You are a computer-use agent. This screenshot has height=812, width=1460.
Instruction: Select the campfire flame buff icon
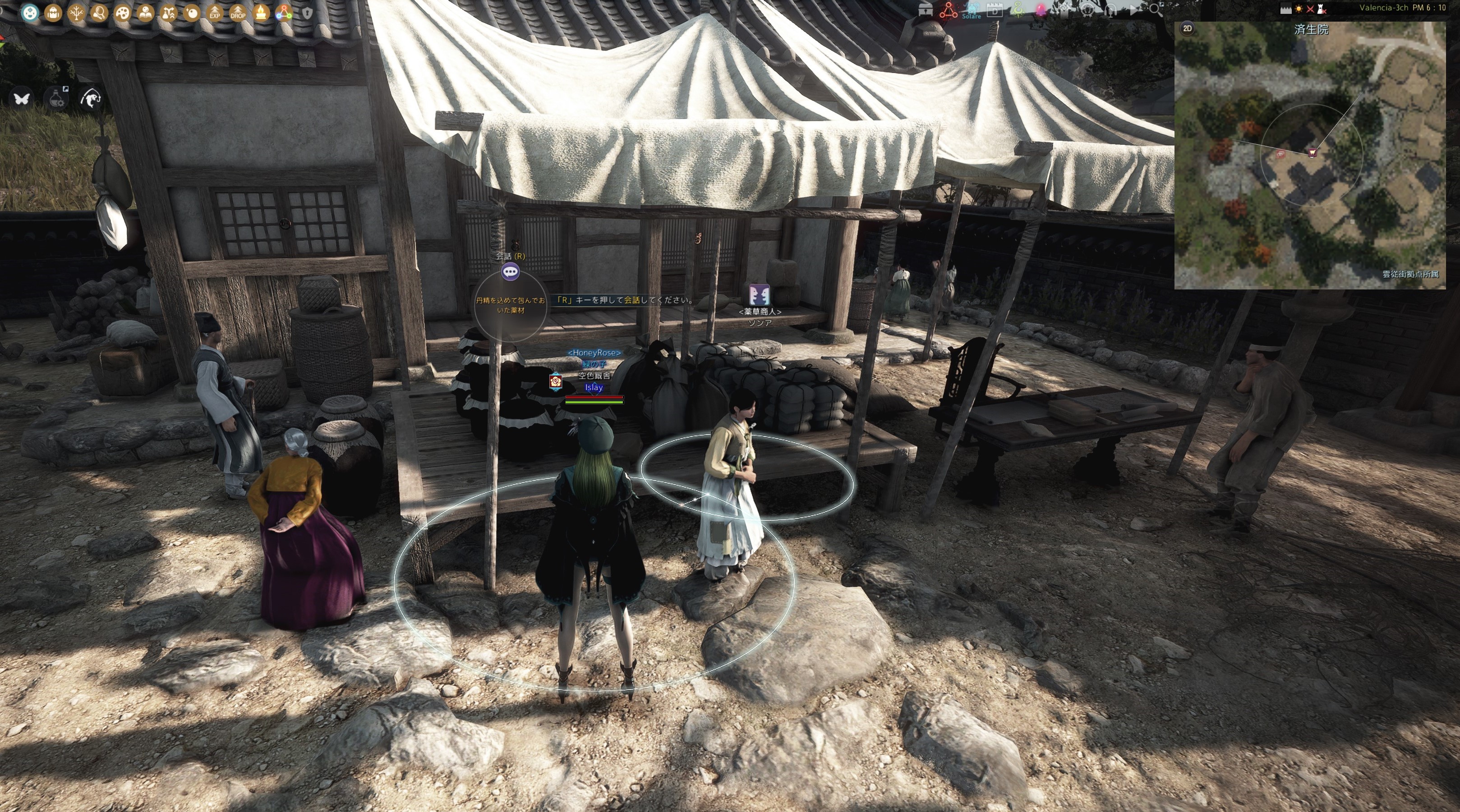(261, 13)
